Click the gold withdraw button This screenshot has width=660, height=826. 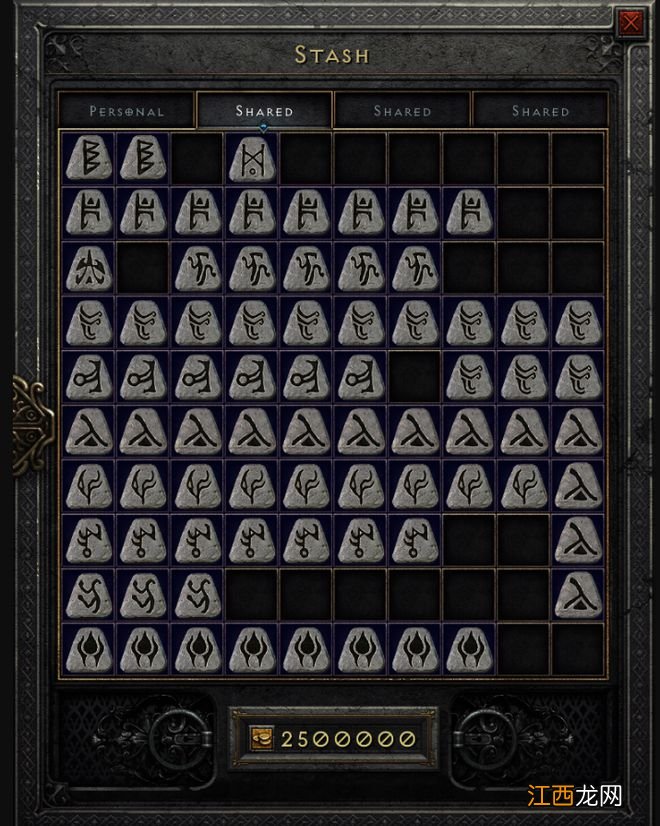tap(262, 739)
